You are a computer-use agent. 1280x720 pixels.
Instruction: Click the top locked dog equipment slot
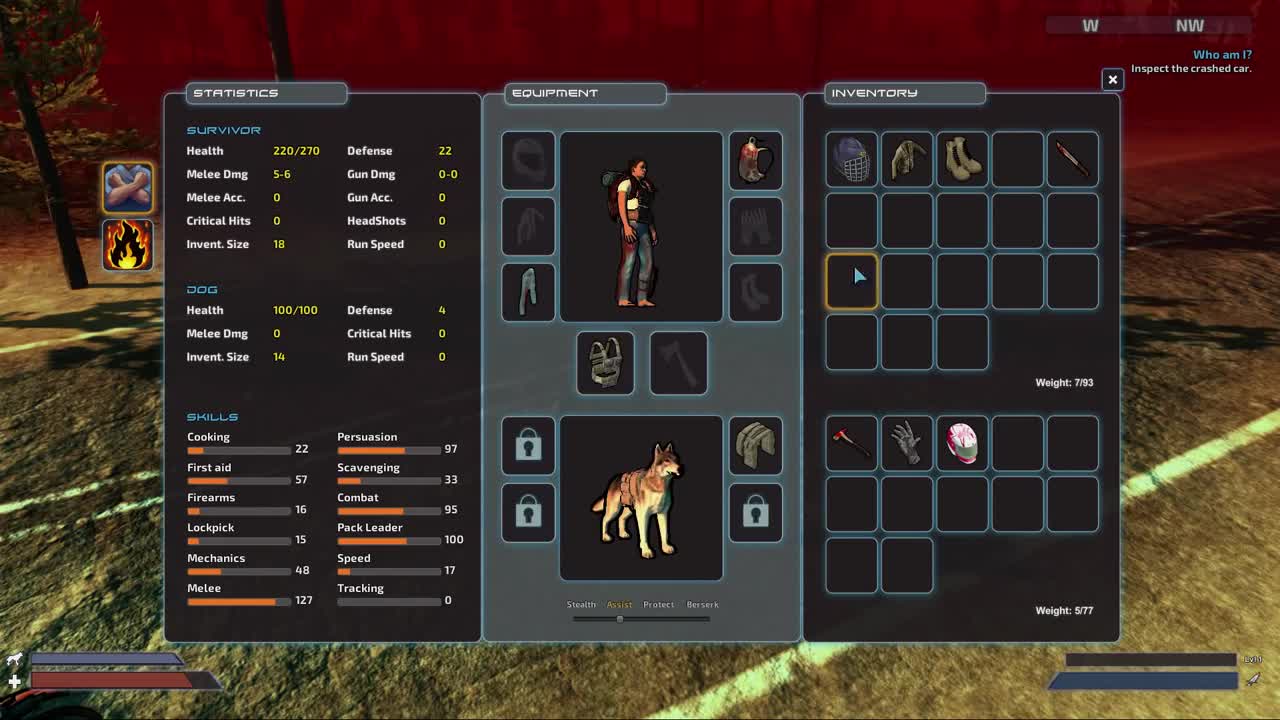pyautogui.click(x=528, y=447)
